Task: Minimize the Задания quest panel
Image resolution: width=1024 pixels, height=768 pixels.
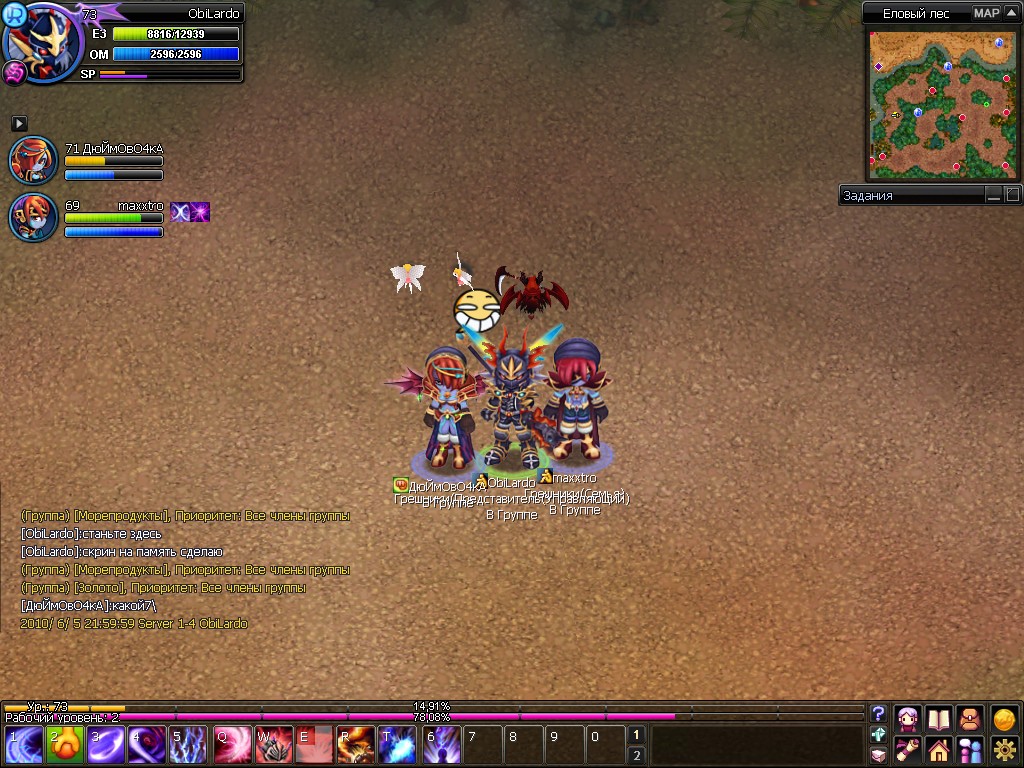Action: (x=993, y=195)
